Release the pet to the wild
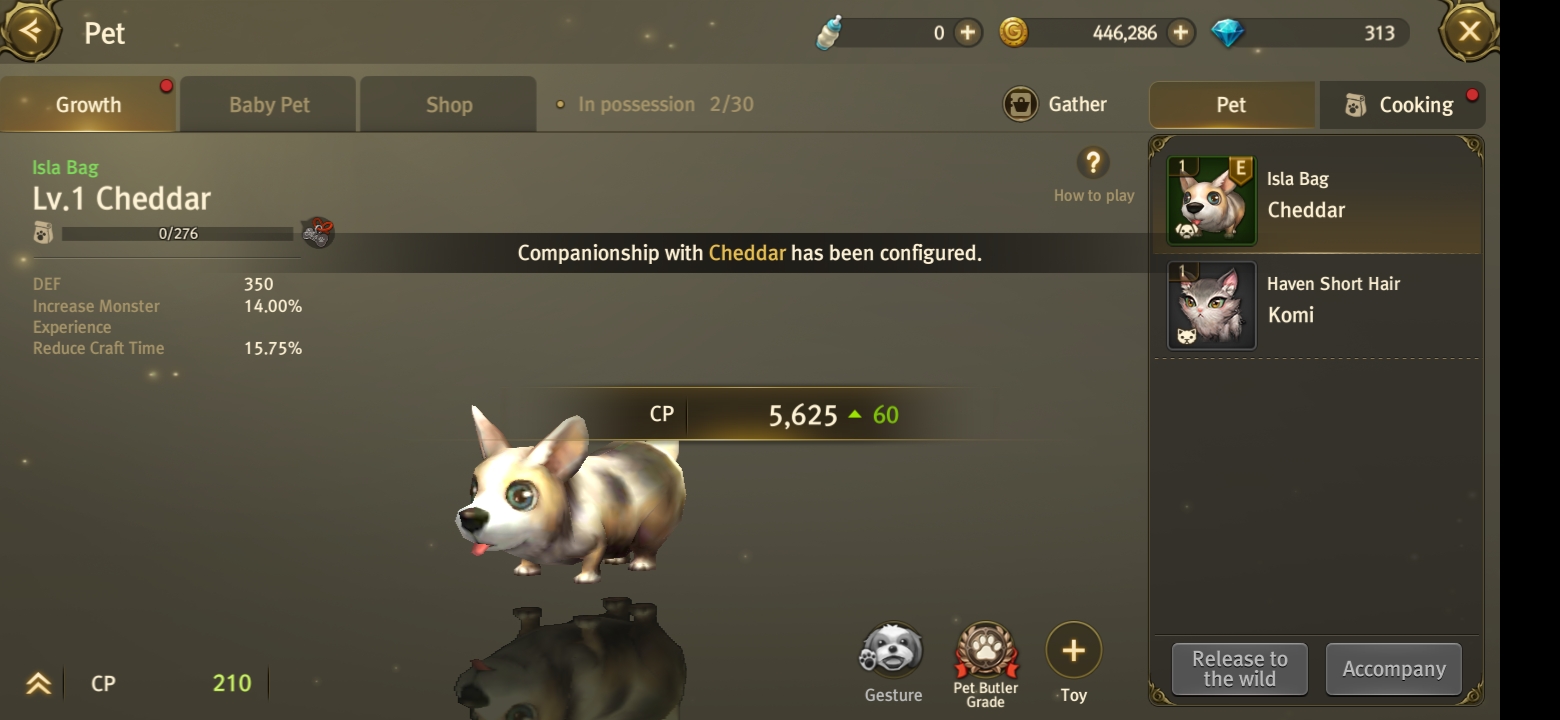This screenshot has width=1560, height=720. point(1239,669)
